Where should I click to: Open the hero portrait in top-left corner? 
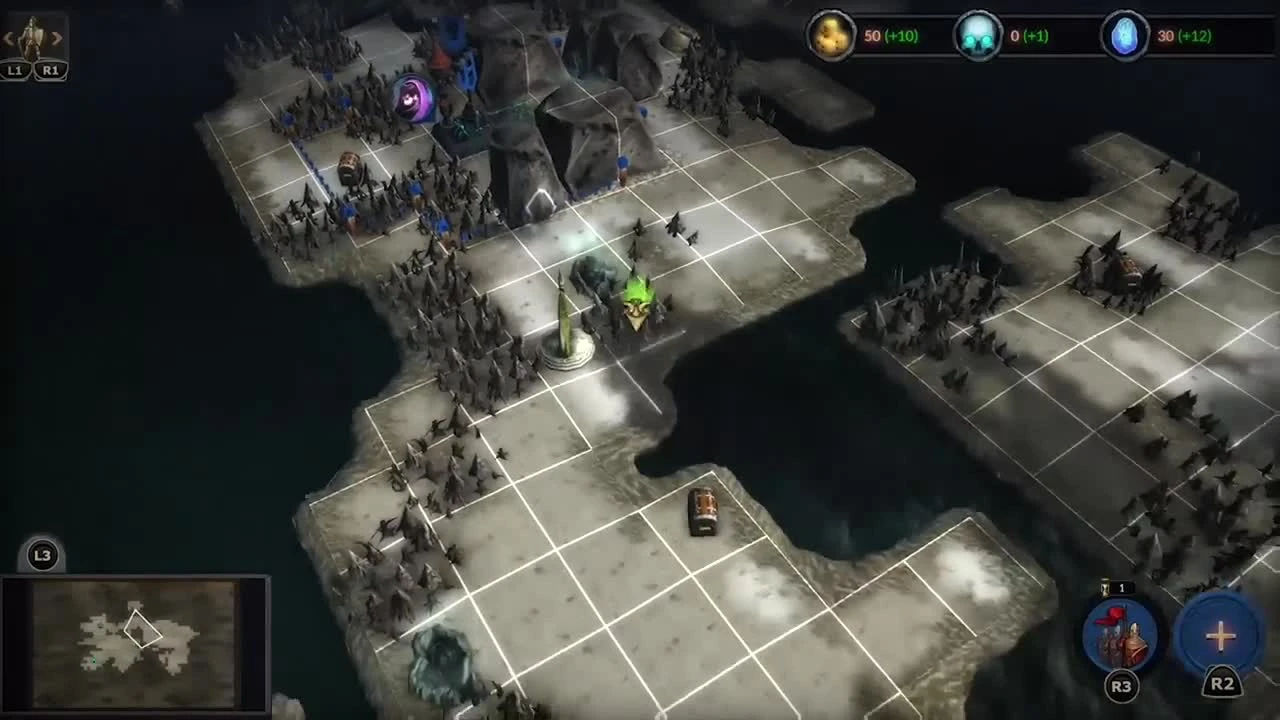[x=30, y=32]
